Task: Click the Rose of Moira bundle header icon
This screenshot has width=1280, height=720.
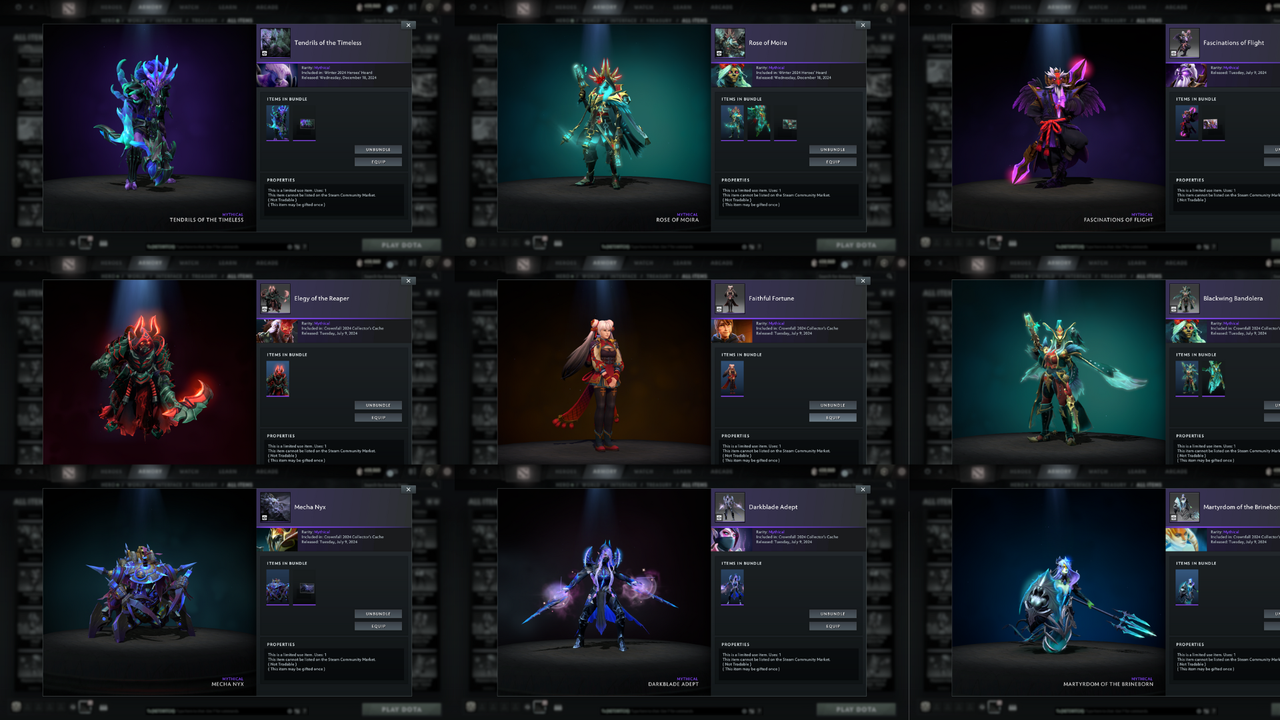Action: (x=730, y=43)
